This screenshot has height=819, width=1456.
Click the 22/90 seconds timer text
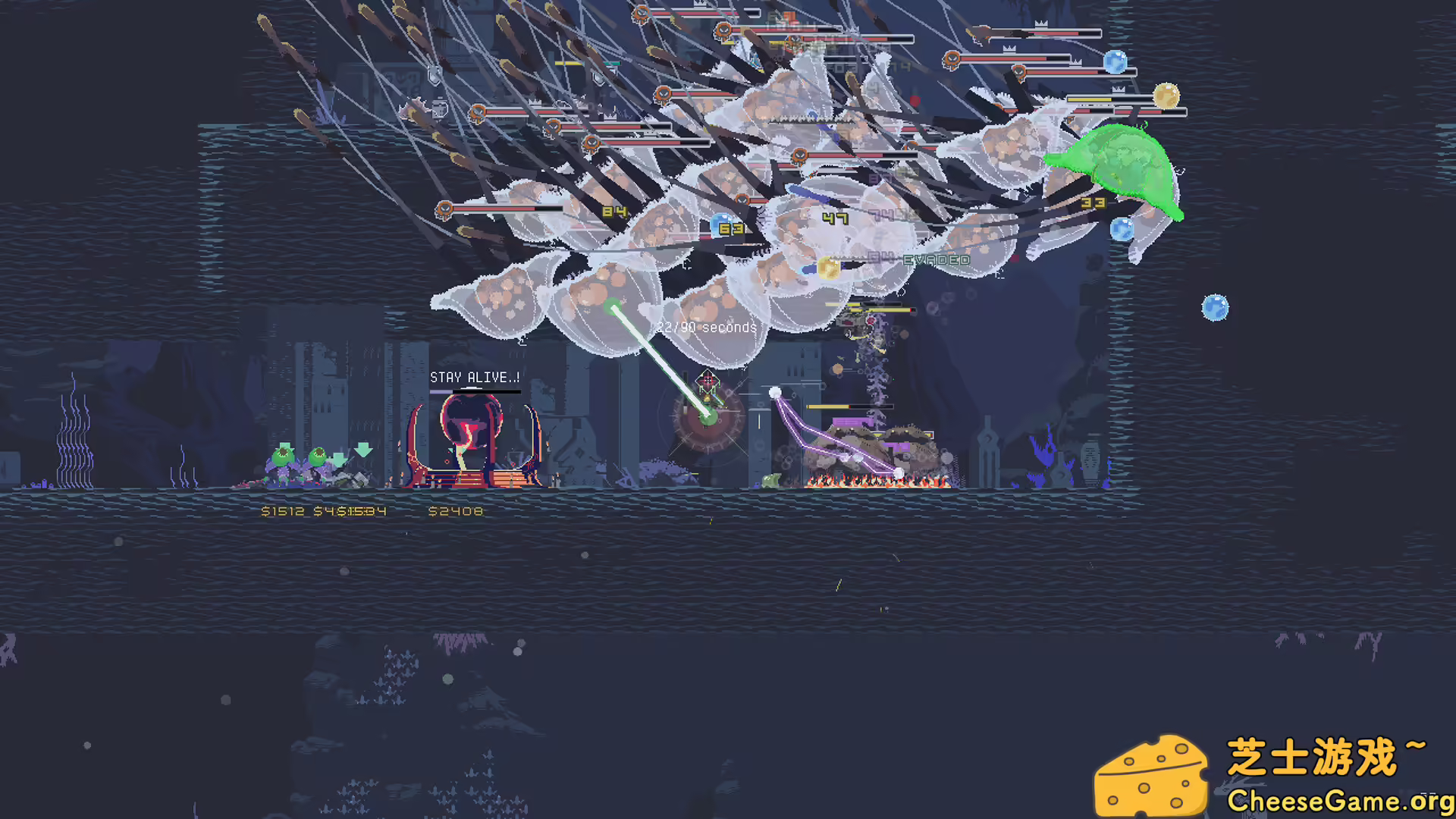coord(706,328)
